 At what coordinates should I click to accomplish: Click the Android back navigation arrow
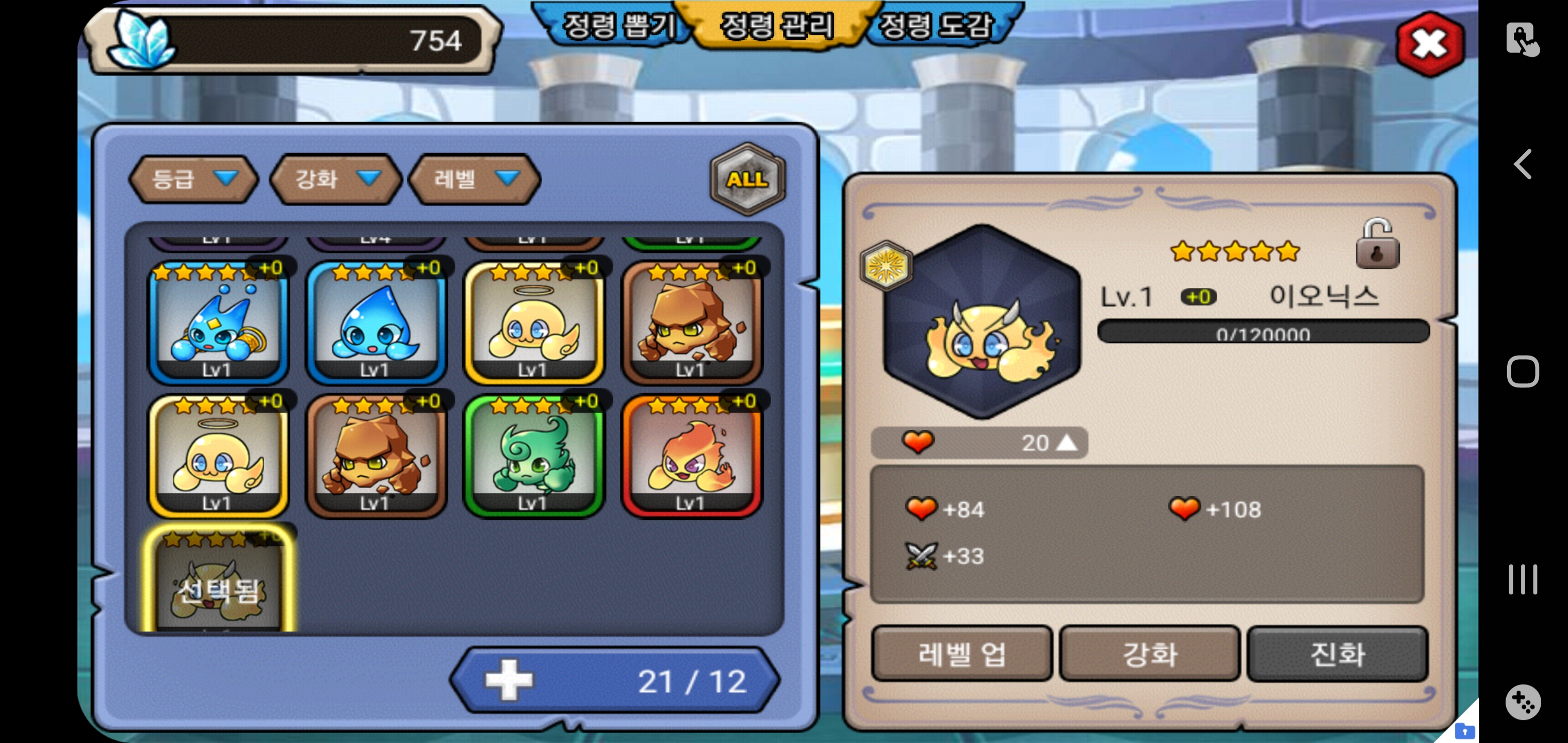(1523, 164)
